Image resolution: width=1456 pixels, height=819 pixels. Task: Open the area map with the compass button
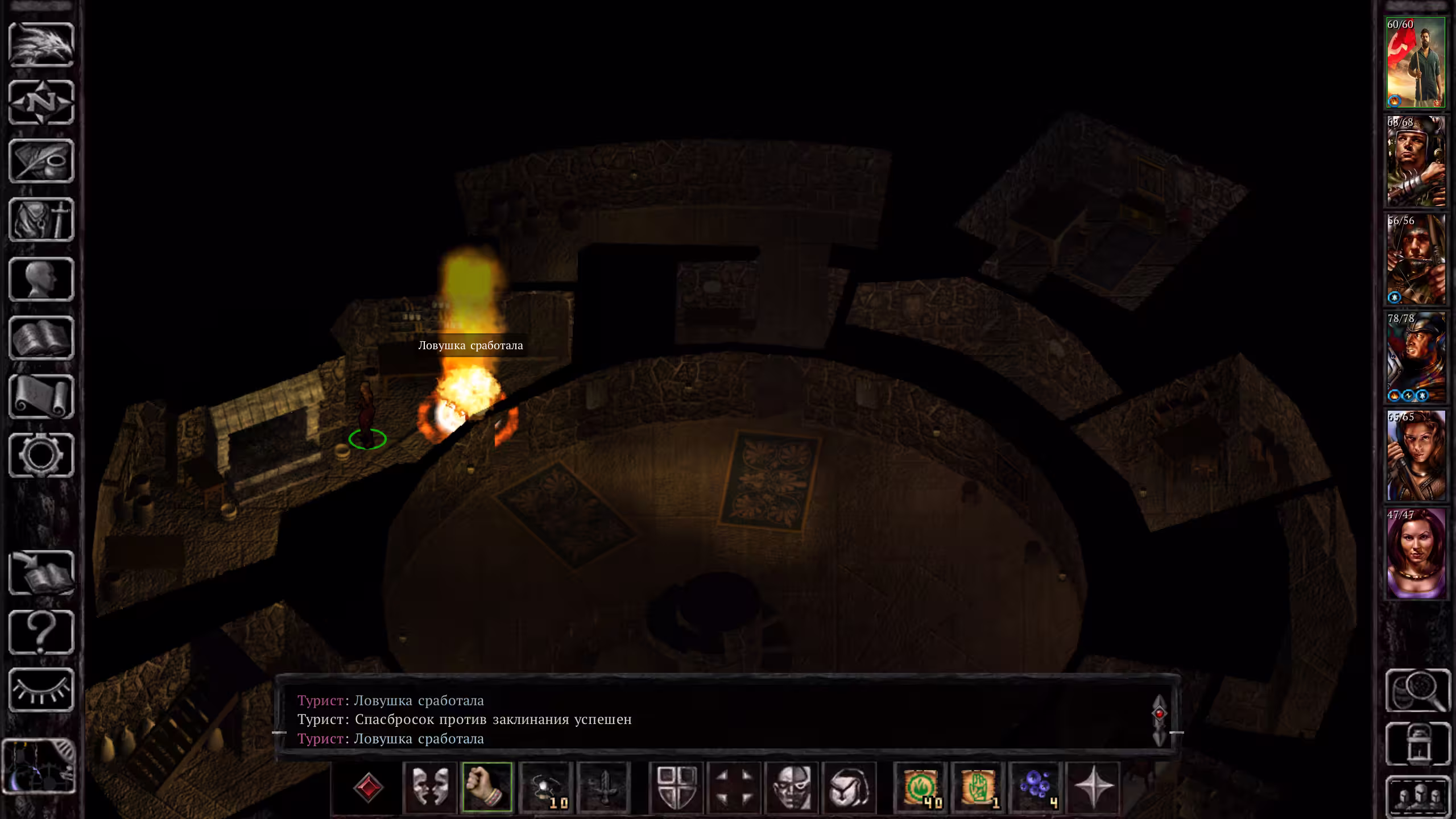(x=42, y=103)
